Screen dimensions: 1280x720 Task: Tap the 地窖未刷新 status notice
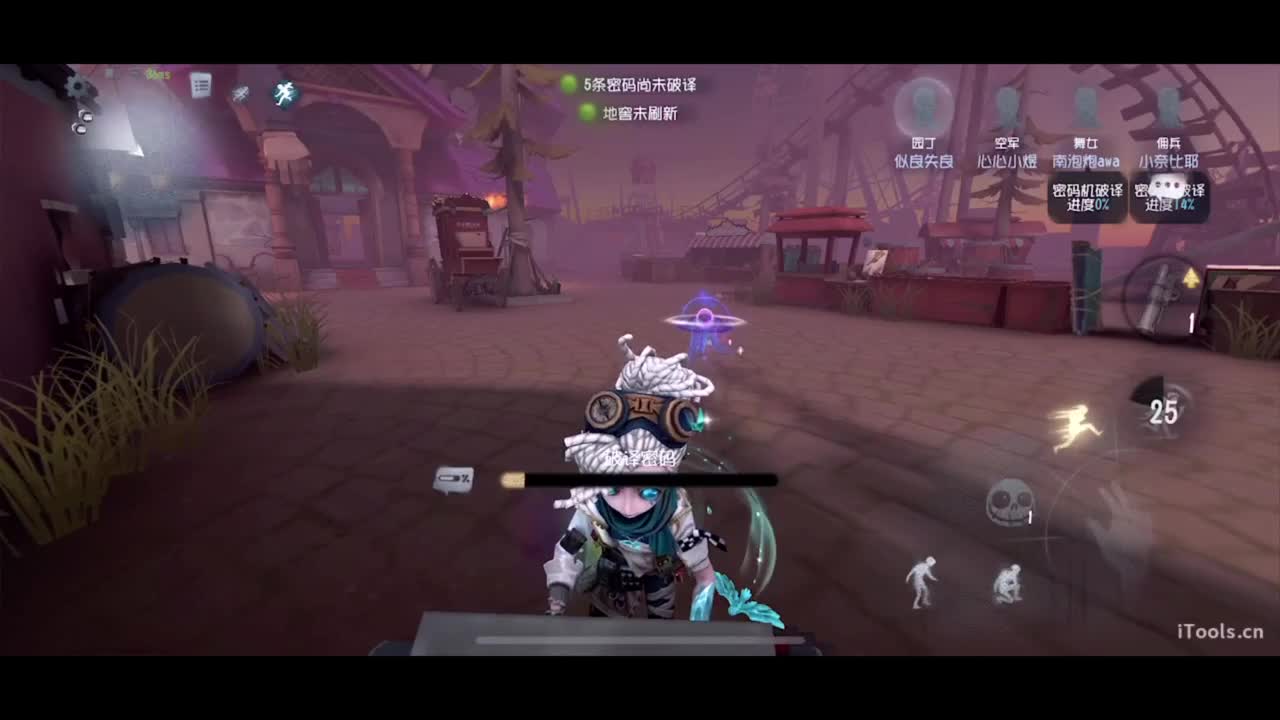(x=637, y=111)
